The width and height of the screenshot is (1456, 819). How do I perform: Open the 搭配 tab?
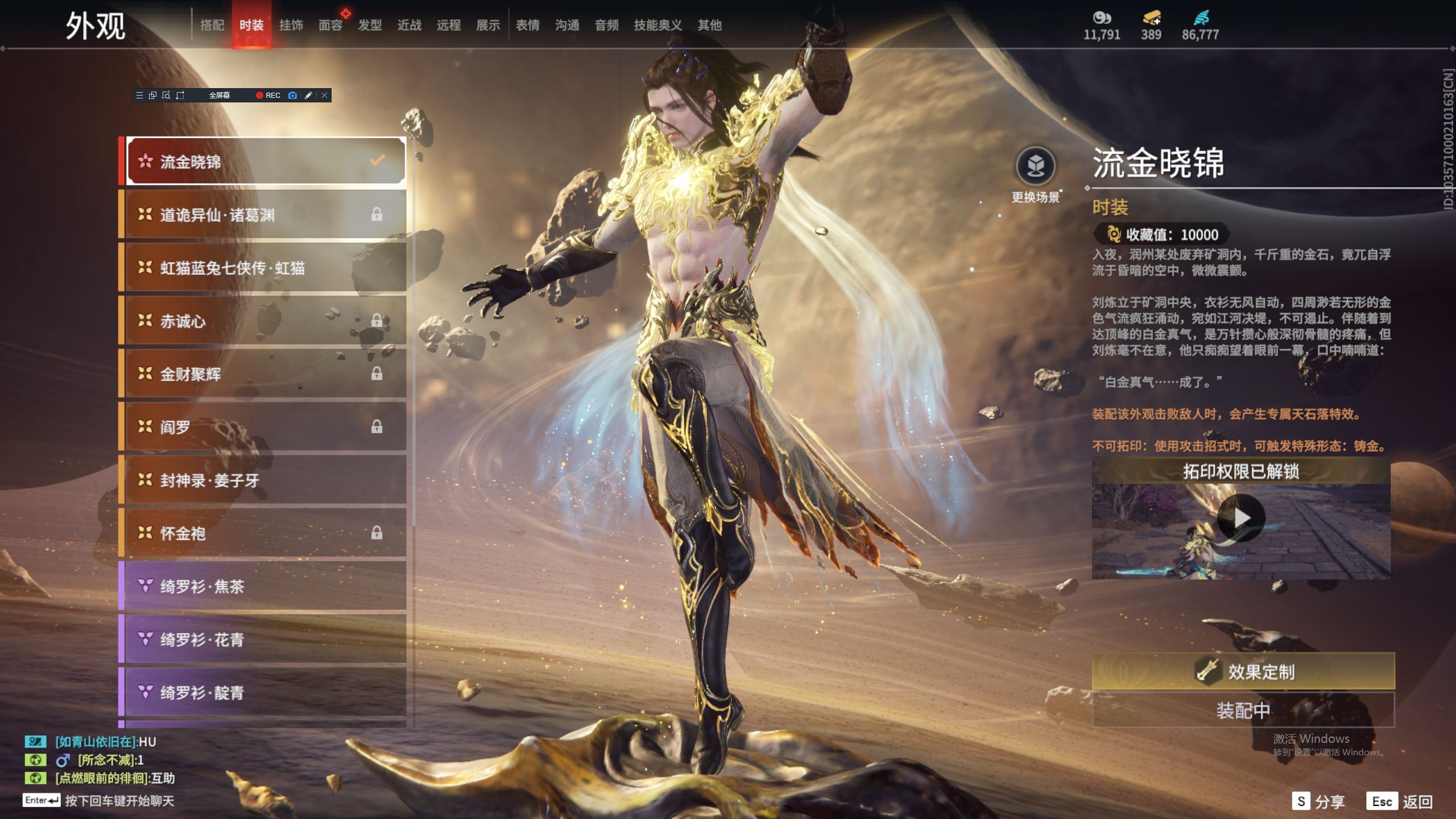(x=212, y=25)
